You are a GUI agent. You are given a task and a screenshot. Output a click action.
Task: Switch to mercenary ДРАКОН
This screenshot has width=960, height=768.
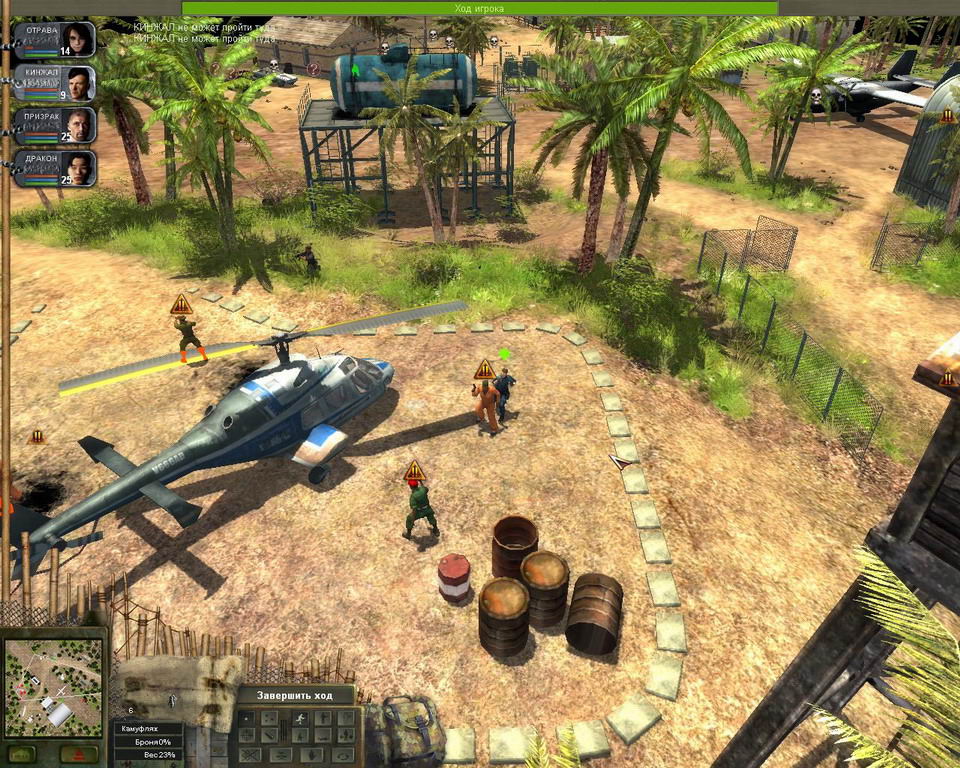point(56,169)
